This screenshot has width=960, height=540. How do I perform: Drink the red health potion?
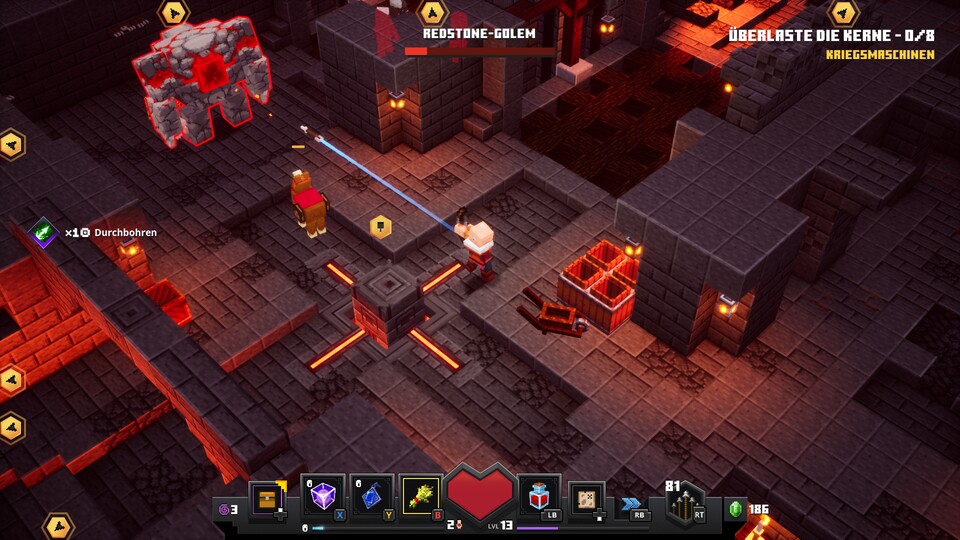coord(538,496)
